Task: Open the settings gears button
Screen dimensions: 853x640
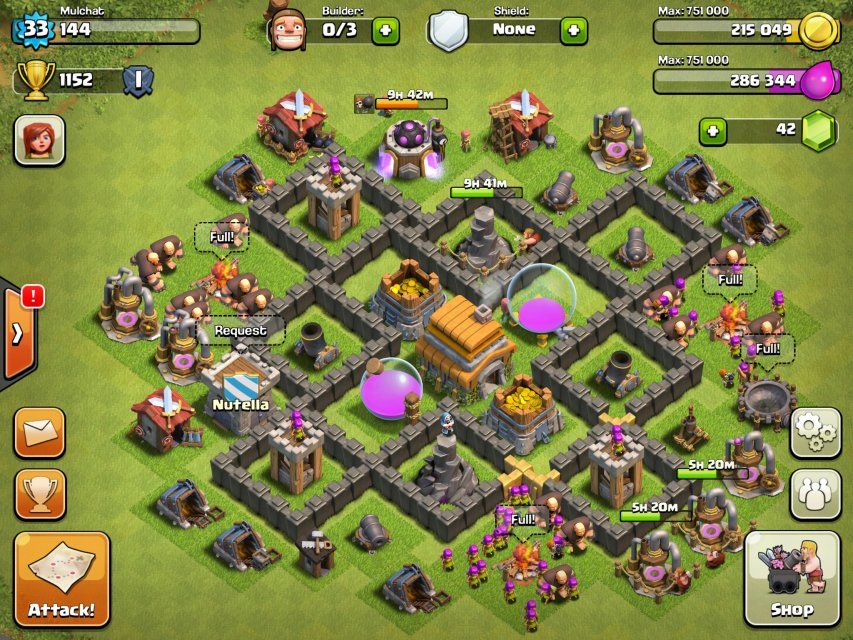Action: coord(815,432)
